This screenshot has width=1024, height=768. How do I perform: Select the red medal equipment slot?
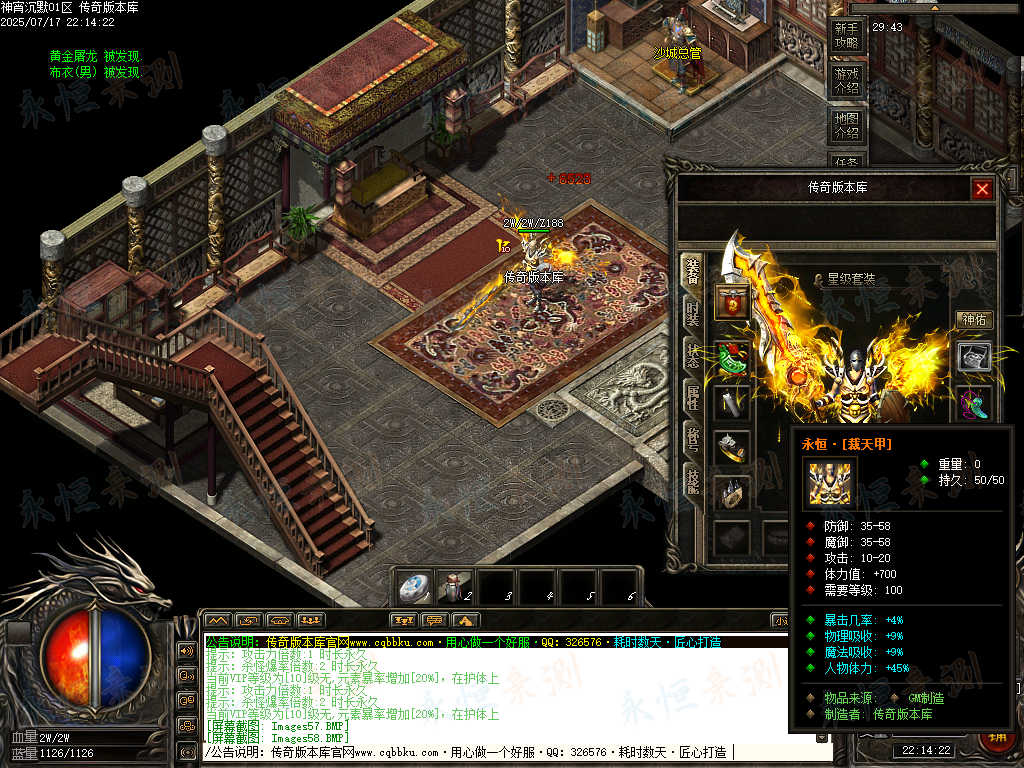732,302
